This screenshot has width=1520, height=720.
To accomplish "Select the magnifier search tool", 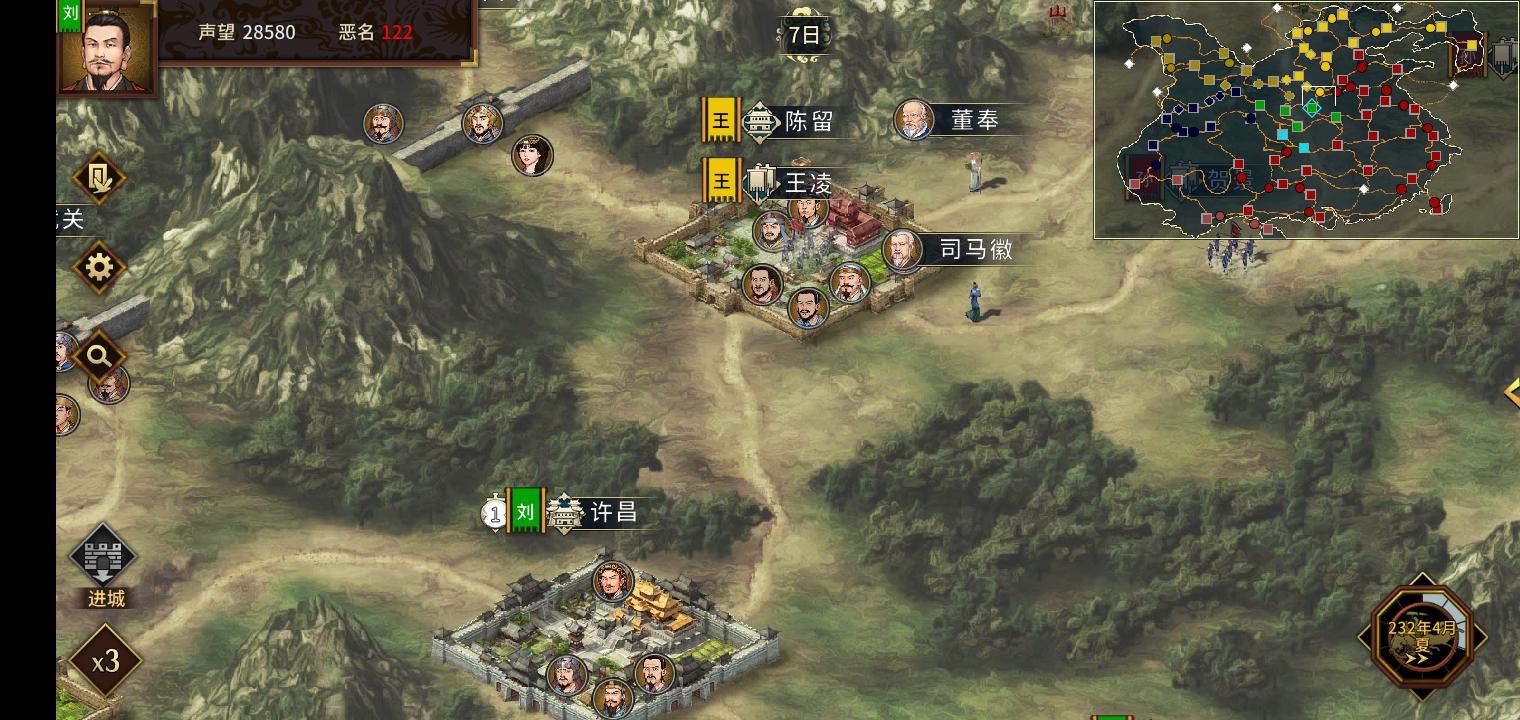I will [x=99, y=355].
